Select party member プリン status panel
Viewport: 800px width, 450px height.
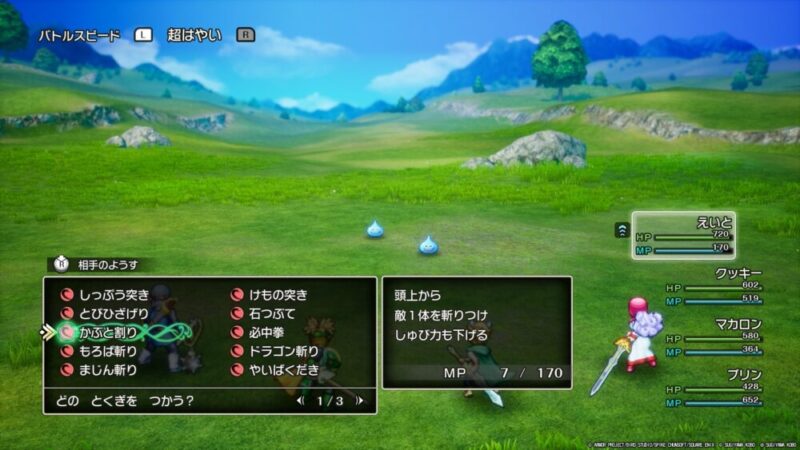[x=712, y=387]
